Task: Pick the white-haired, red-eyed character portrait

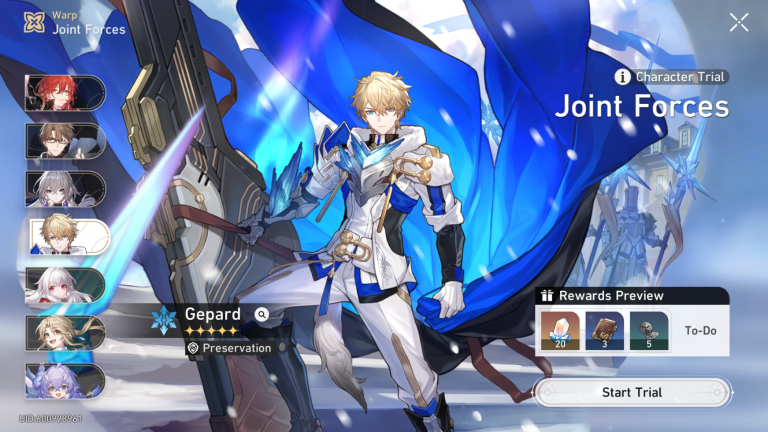Action: [64, 285]
